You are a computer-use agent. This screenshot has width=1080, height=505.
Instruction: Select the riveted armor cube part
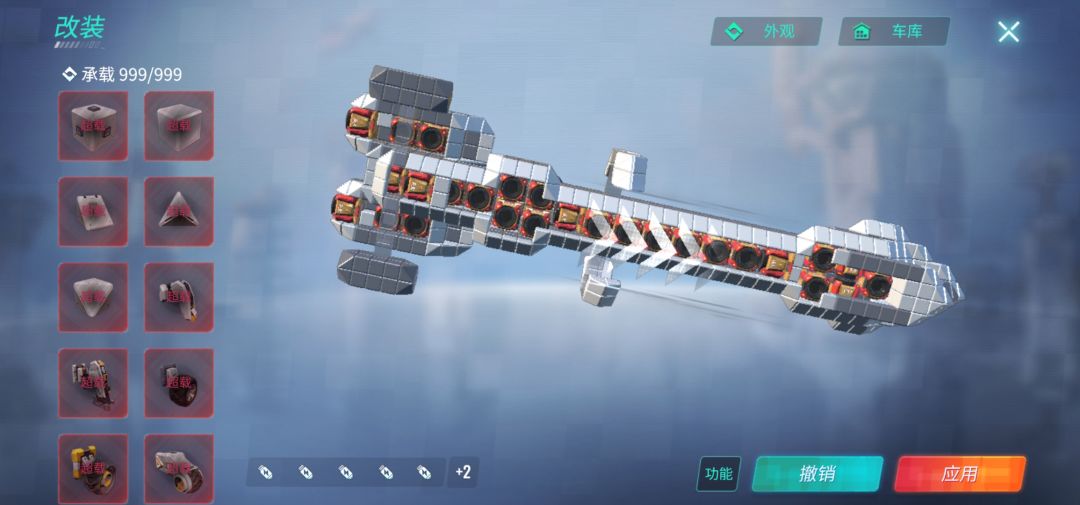[93, 126]
